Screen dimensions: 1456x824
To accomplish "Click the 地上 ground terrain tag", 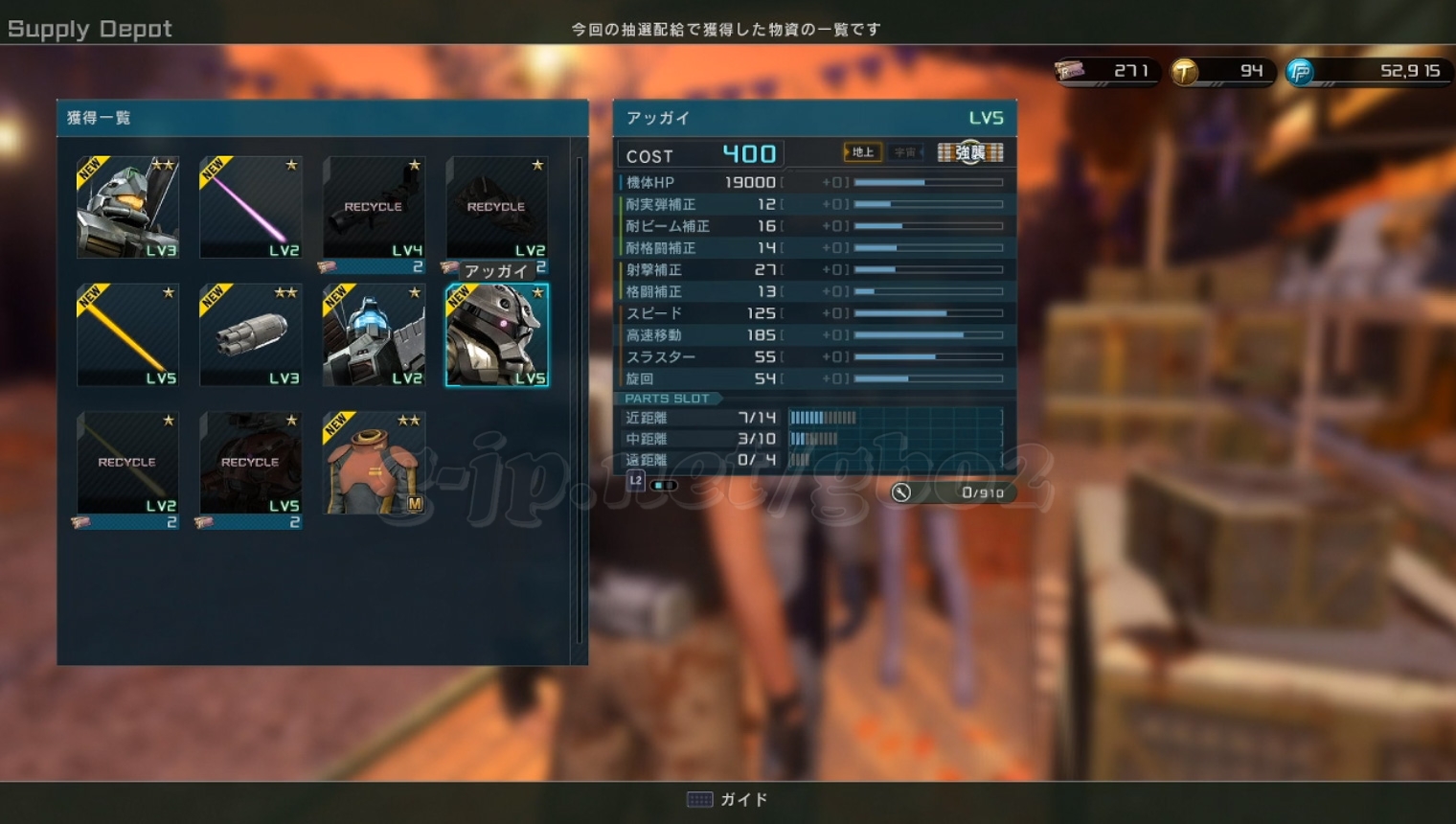I will click(x=862, y=152).
